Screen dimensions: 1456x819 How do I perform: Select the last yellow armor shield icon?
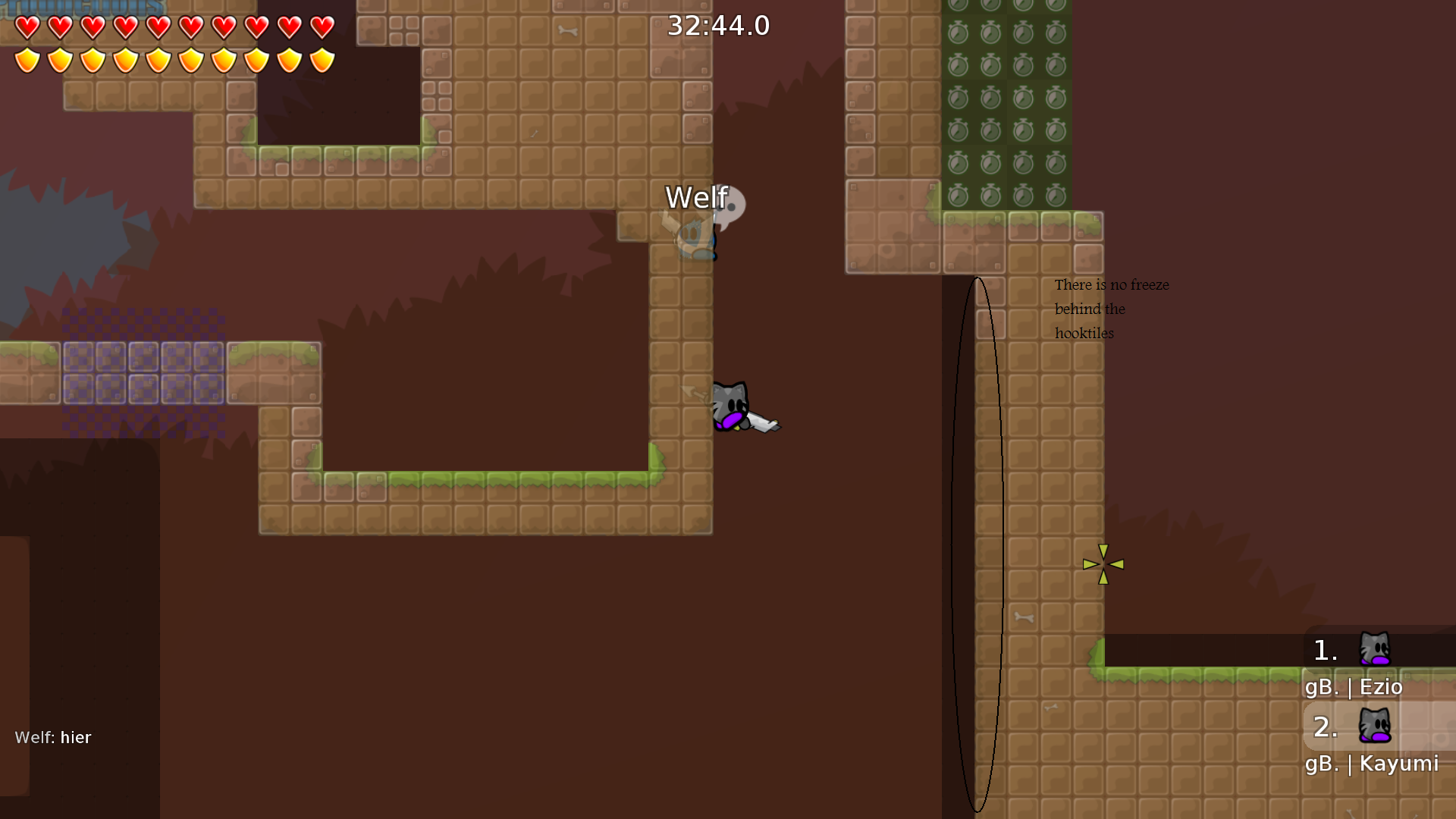pos(321,59)
